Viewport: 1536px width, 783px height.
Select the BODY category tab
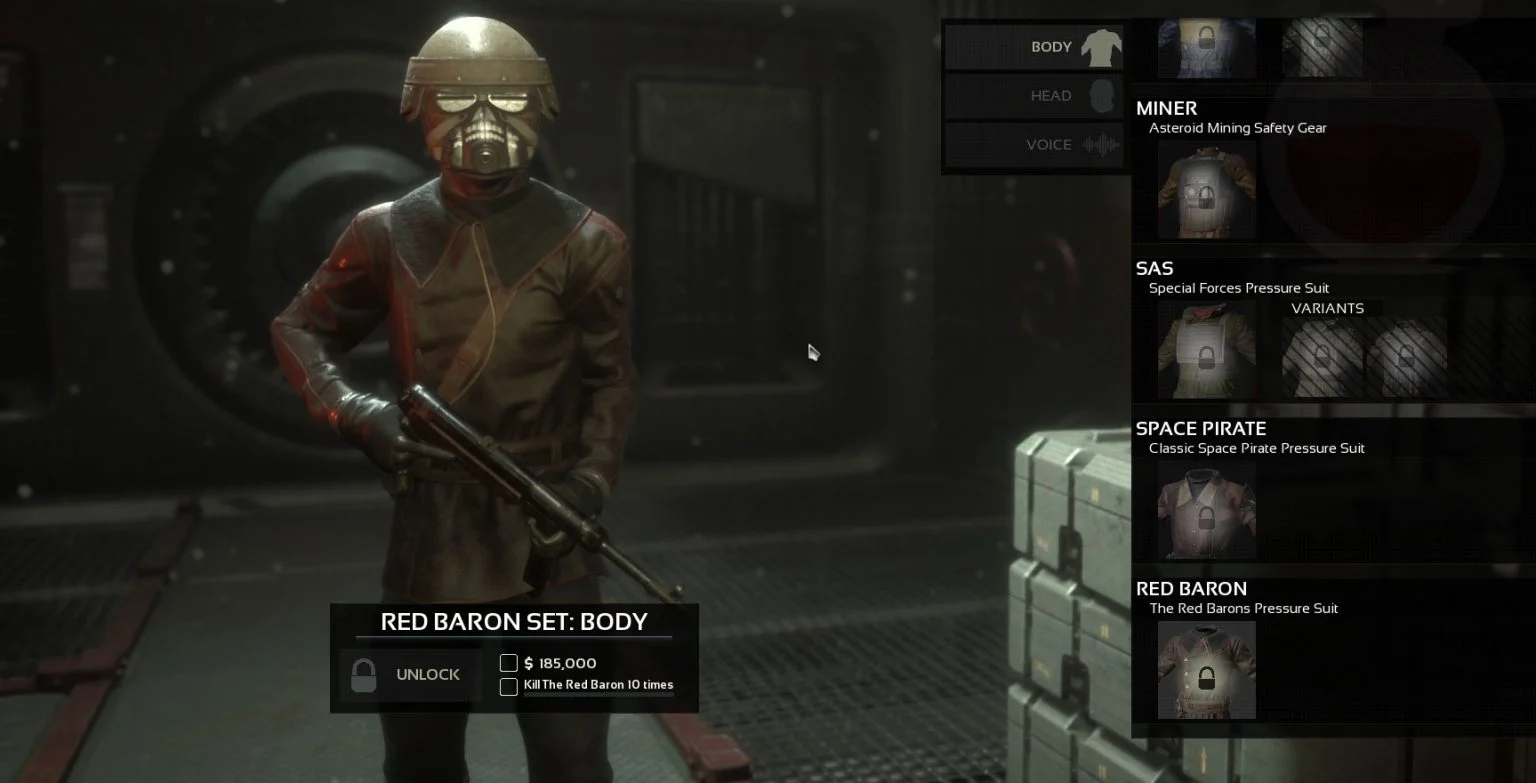coord(1035,46)
